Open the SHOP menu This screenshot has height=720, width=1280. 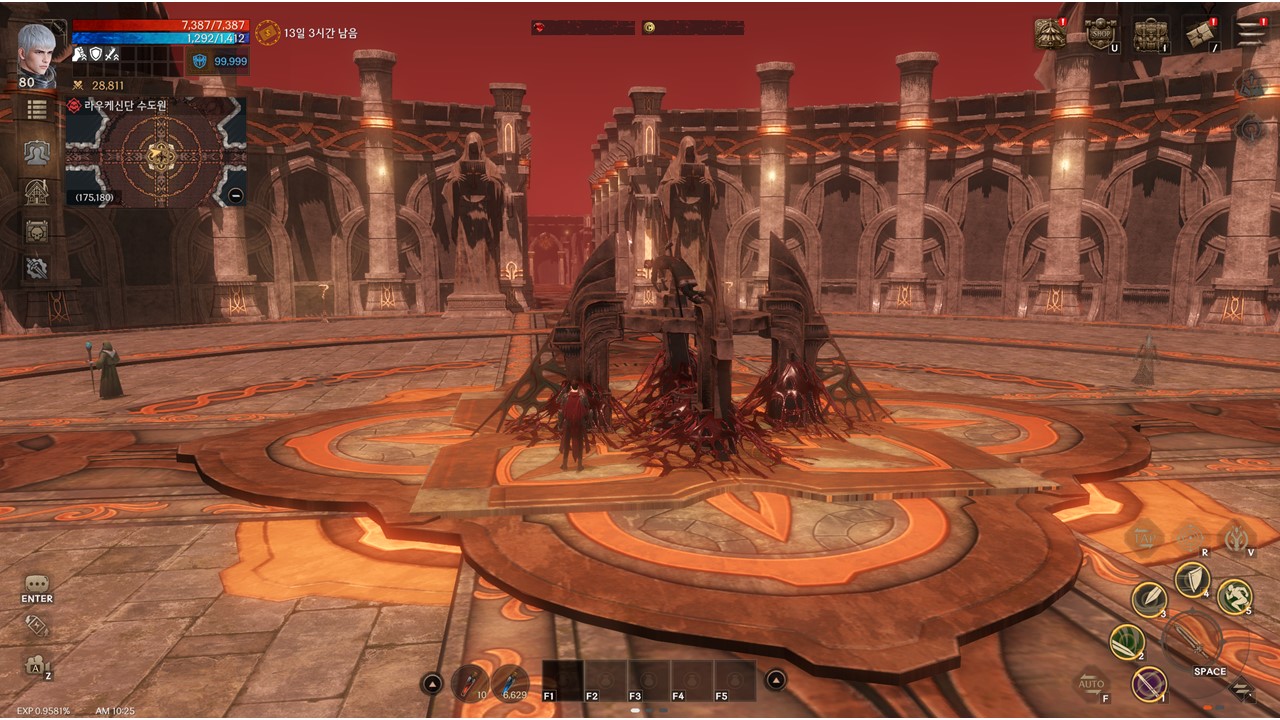(x=1100, y=34)
